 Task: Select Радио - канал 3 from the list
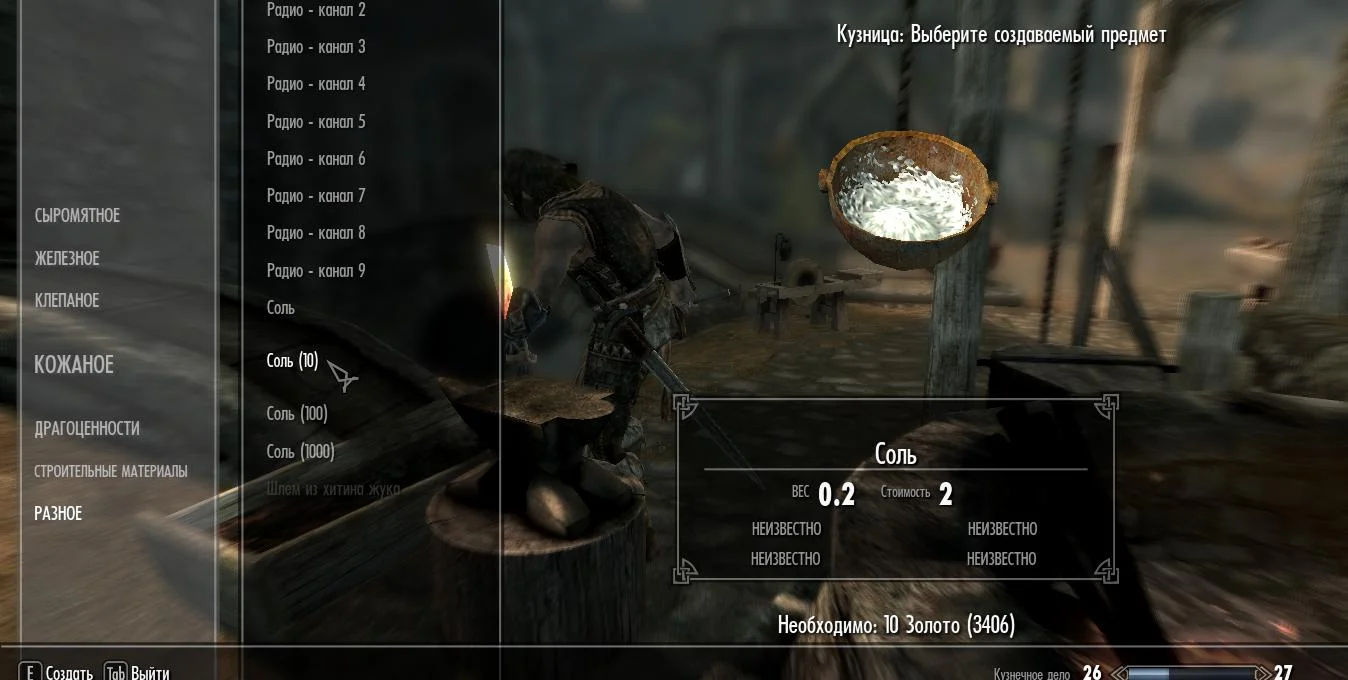point(316,47)
